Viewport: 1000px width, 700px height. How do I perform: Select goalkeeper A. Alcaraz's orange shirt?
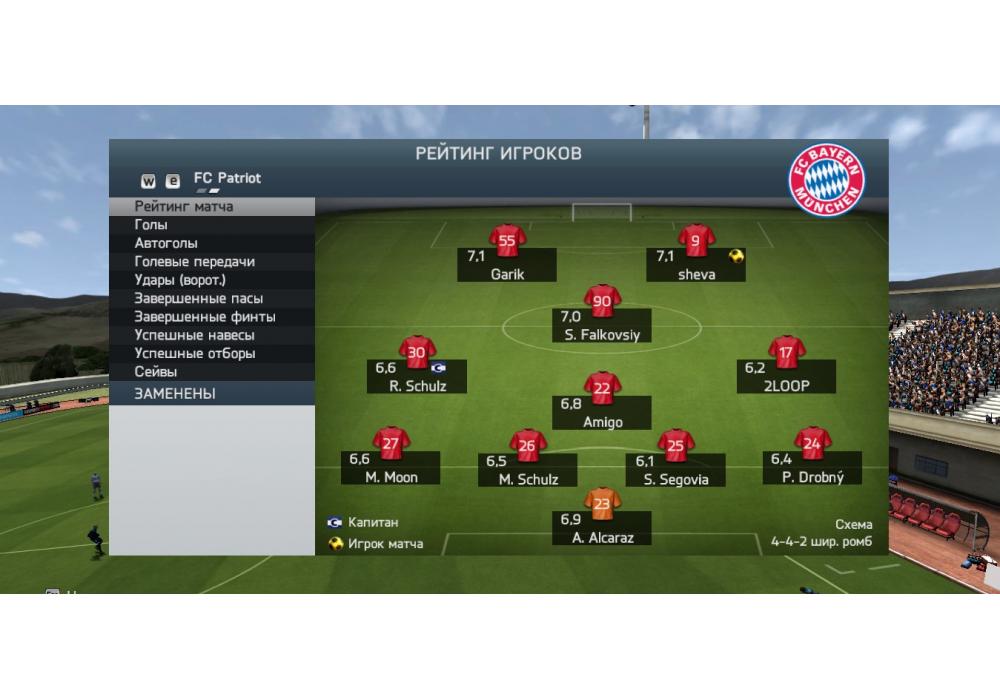click(x=602, y=504)
